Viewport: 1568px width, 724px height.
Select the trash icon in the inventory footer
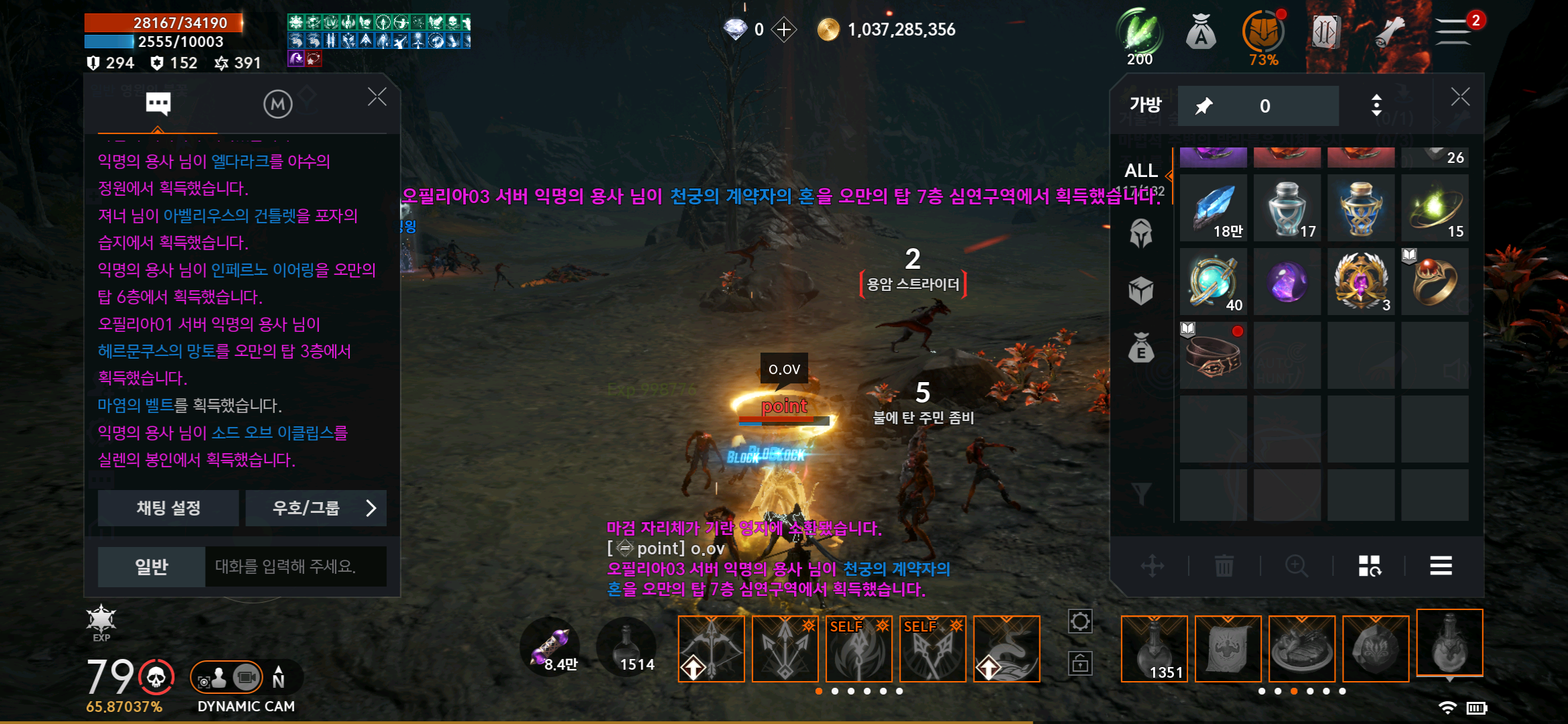coord(1225,566)
